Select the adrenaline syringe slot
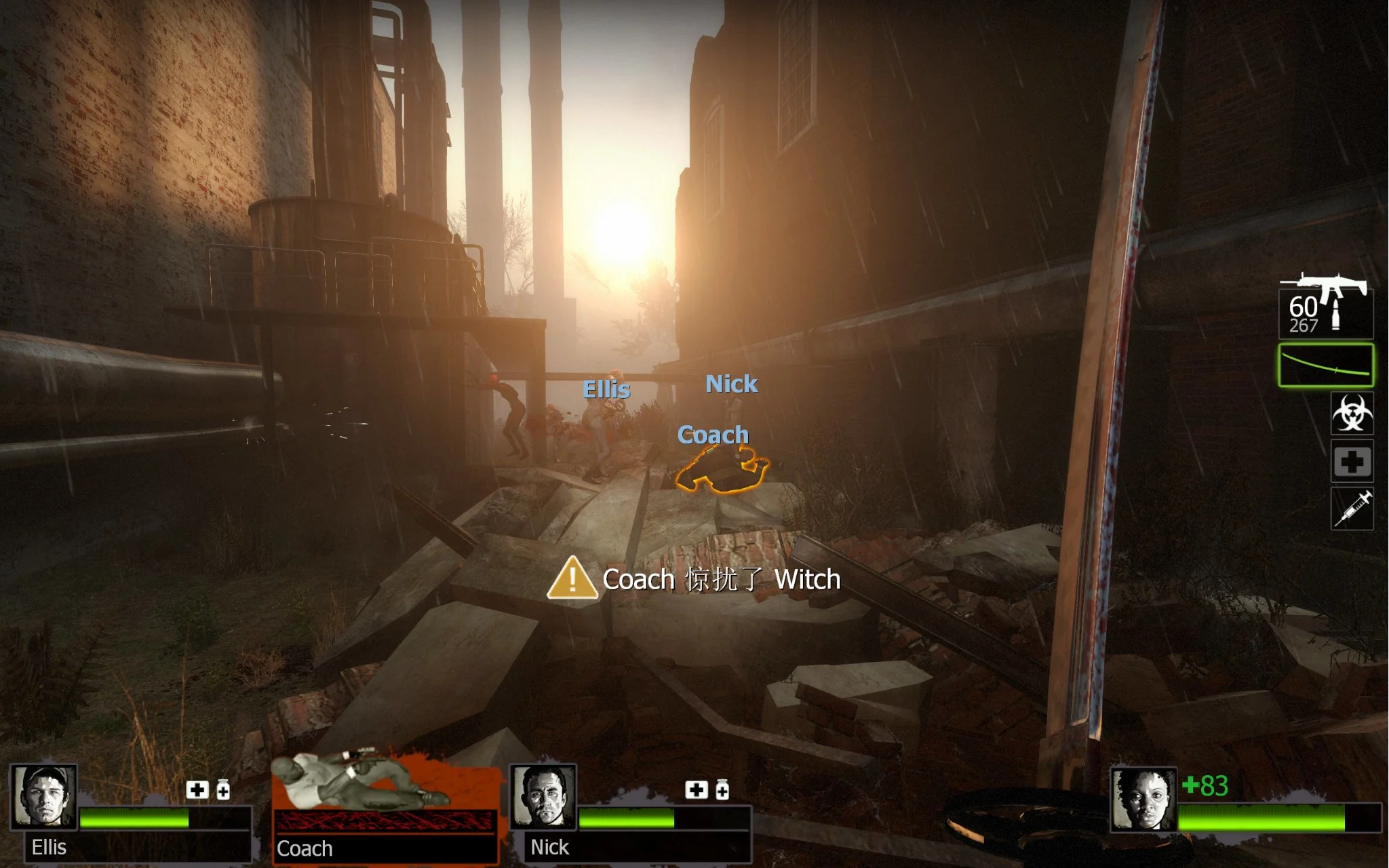The height and width of the screenshot is (868, 1389). pos(1352,509)
